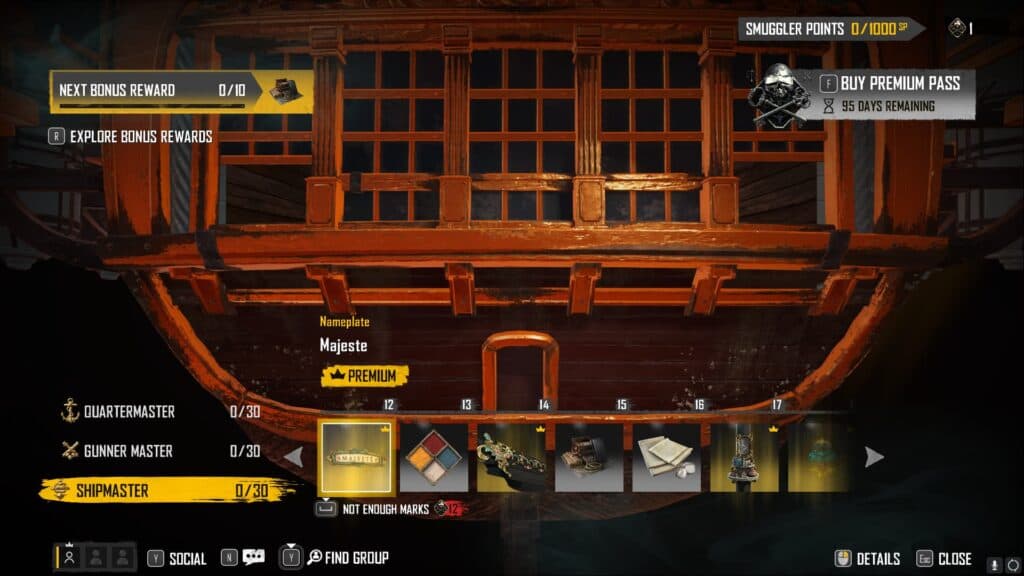
Task: Open Explore Bonus Rewards
Action: pyautogui.click(x=140, y=136)
